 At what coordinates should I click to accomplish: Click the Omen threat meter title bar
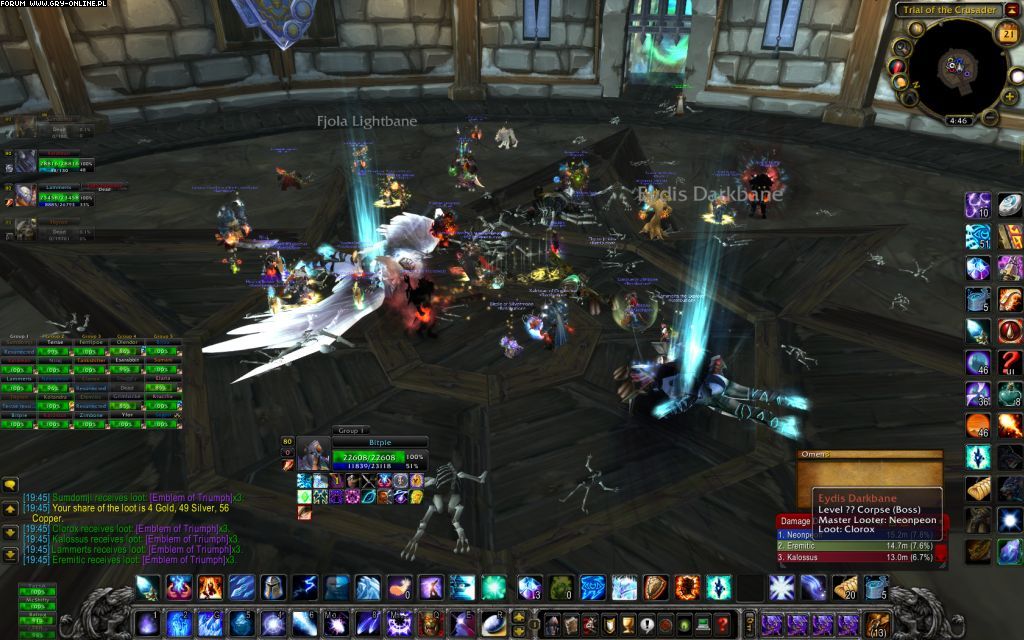pos(869,457)
